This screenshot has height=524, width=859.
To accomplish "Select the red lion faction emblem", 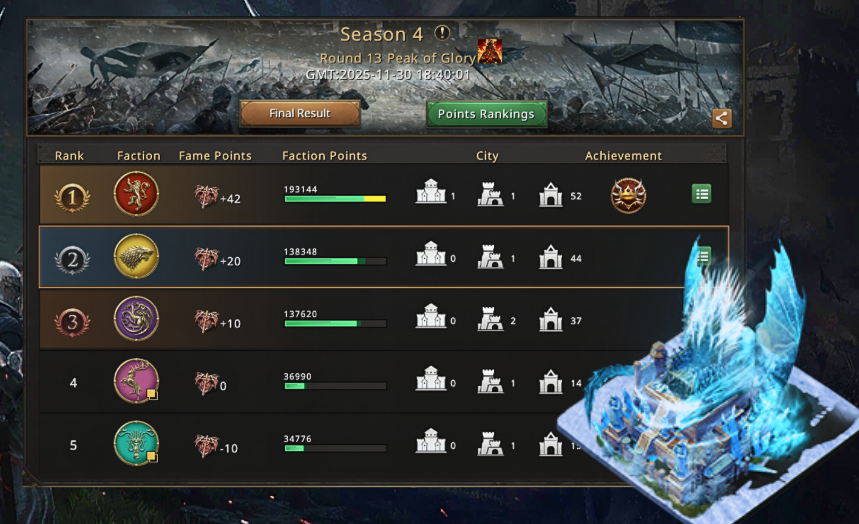I will tap(136, 195).
